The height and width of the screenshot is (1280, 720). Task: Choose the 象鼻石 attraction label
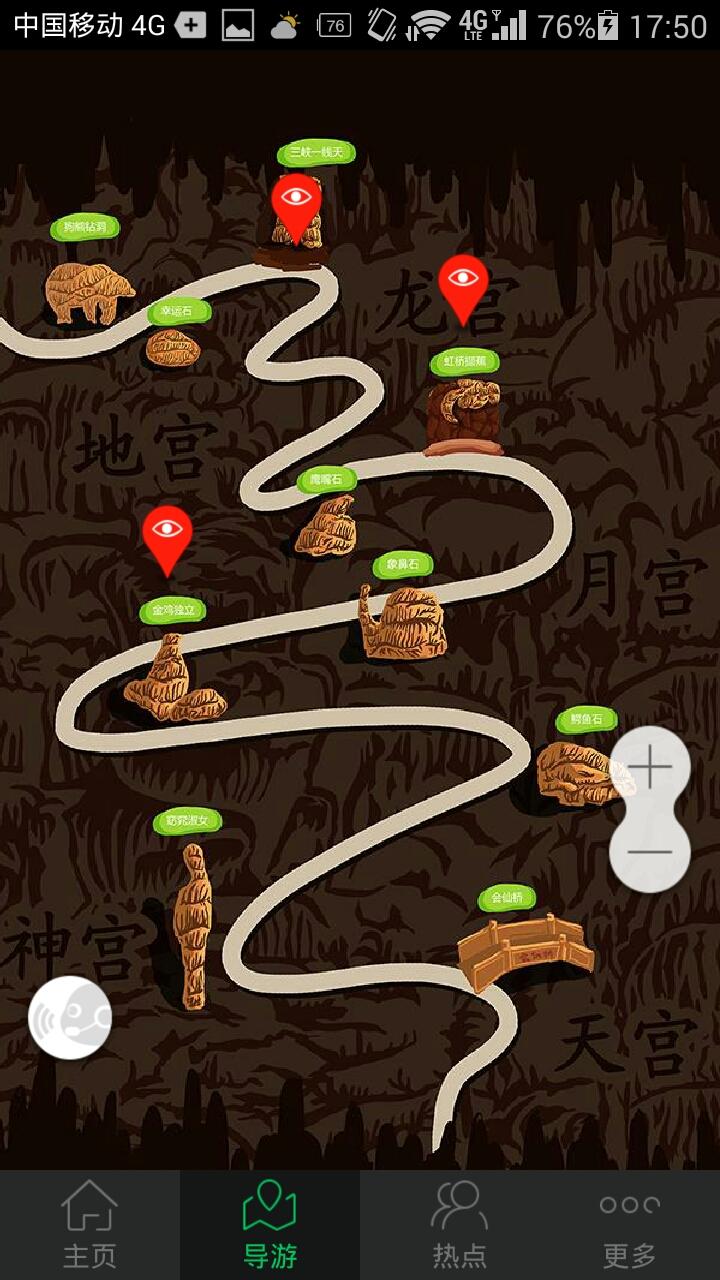click(x=403, y=565)
